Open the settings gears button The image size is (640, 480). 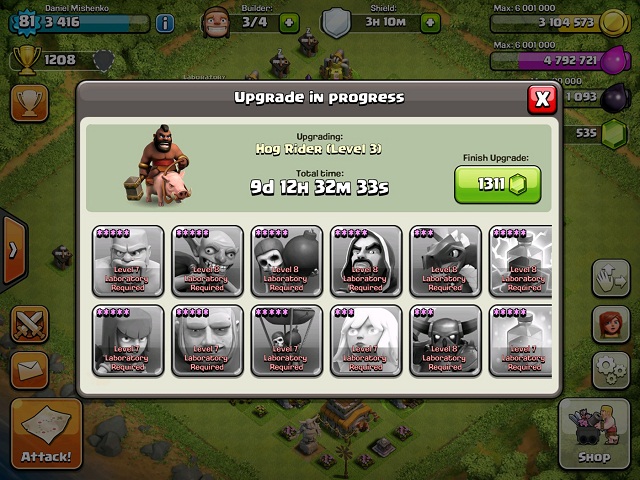610,370
